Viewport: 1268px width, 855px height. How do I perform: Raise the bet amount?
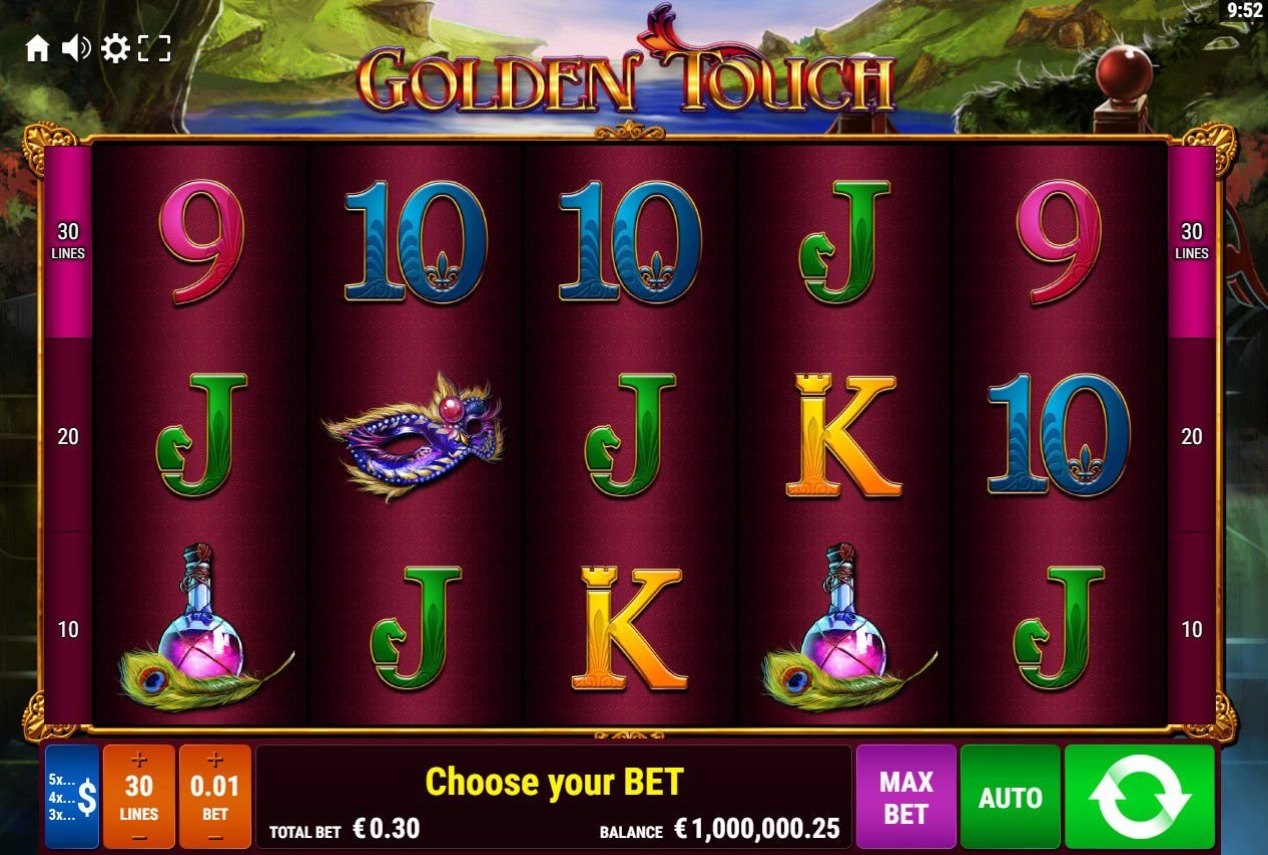(x=215, y=761)
